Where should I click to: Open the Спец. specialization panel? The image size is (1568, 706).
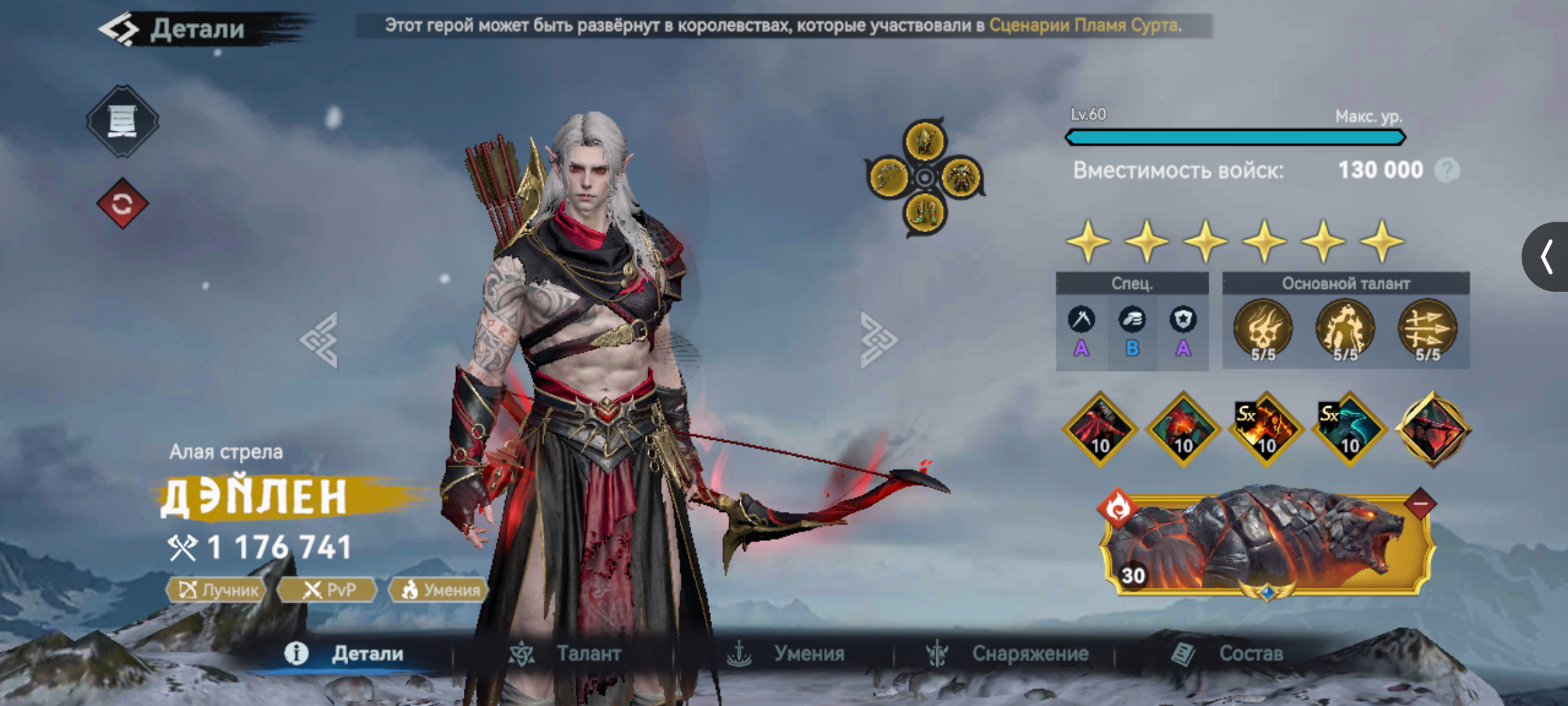[1132, 322]
